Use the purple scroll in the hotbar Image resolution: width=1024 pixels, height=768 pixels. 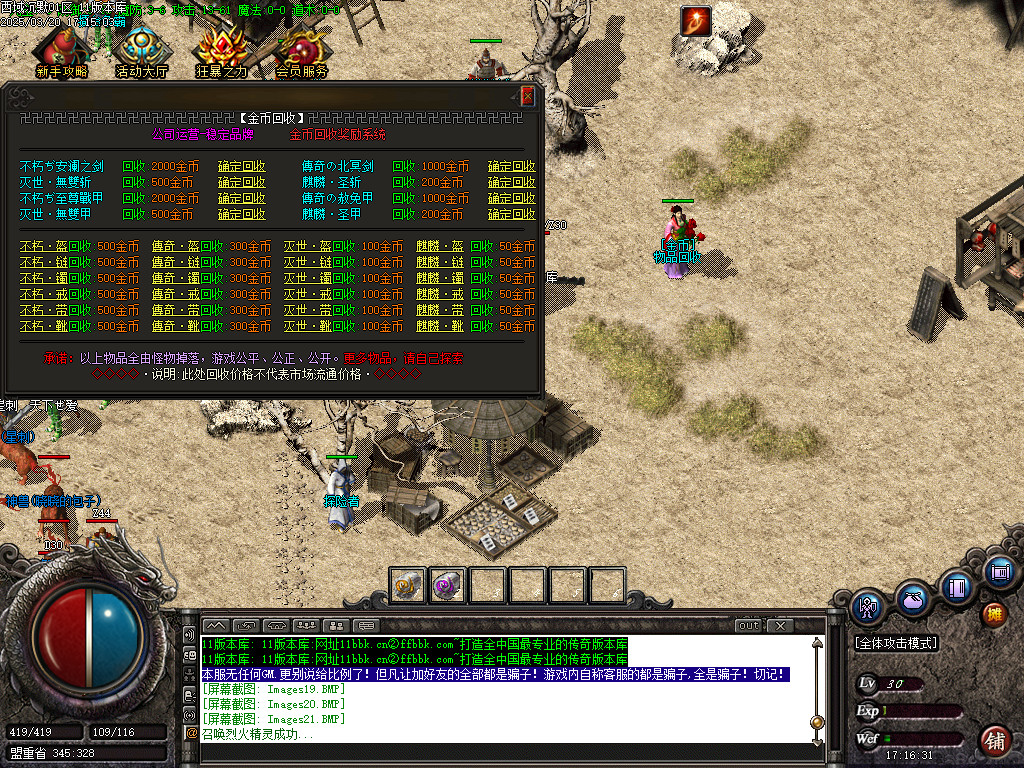coord(447,585)
